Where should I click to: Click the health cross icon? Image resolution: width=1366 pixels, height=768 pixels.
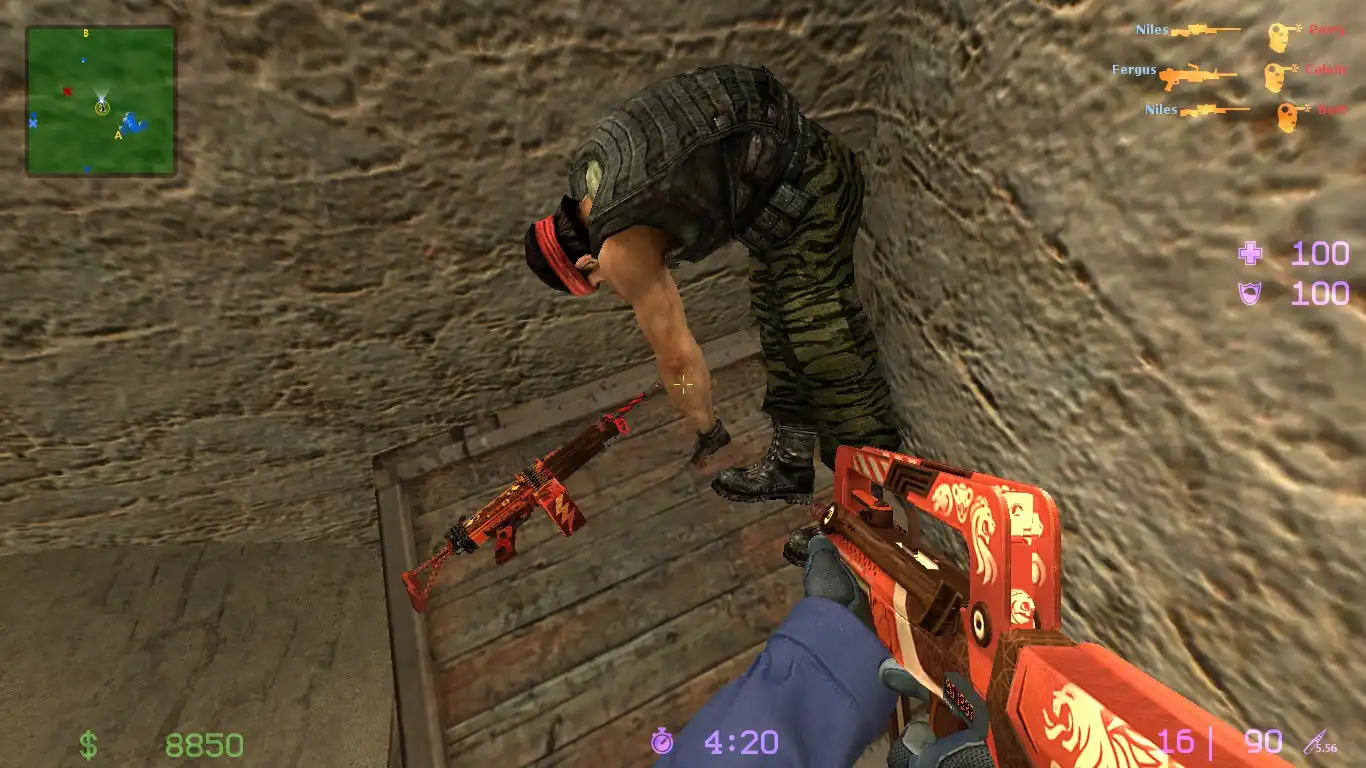pyautogui.click(x=1250, y=254)
